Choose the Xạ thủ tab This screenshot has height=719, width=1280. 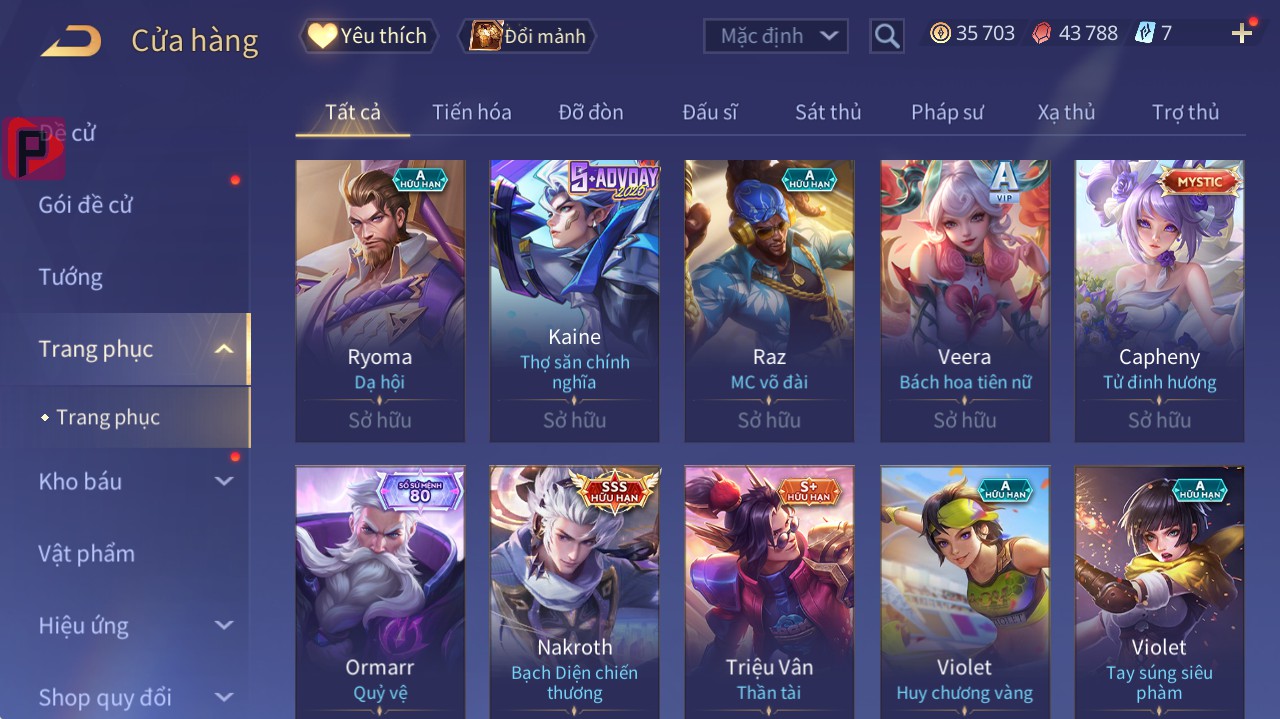(x=1066, y=112)
